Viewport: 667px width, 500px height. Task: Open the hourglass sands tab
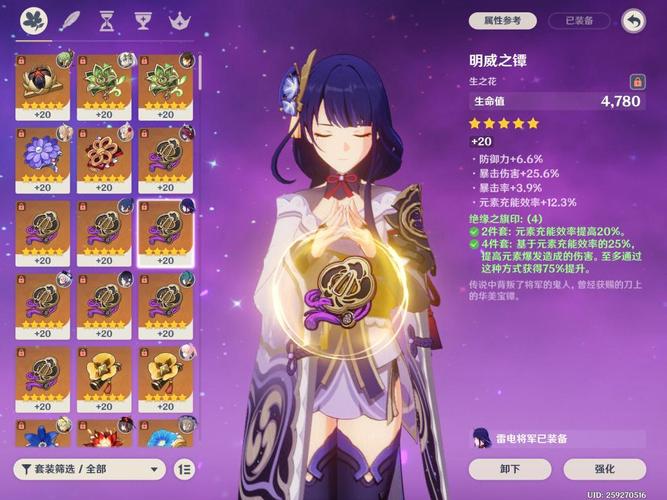tap(107, 20)
